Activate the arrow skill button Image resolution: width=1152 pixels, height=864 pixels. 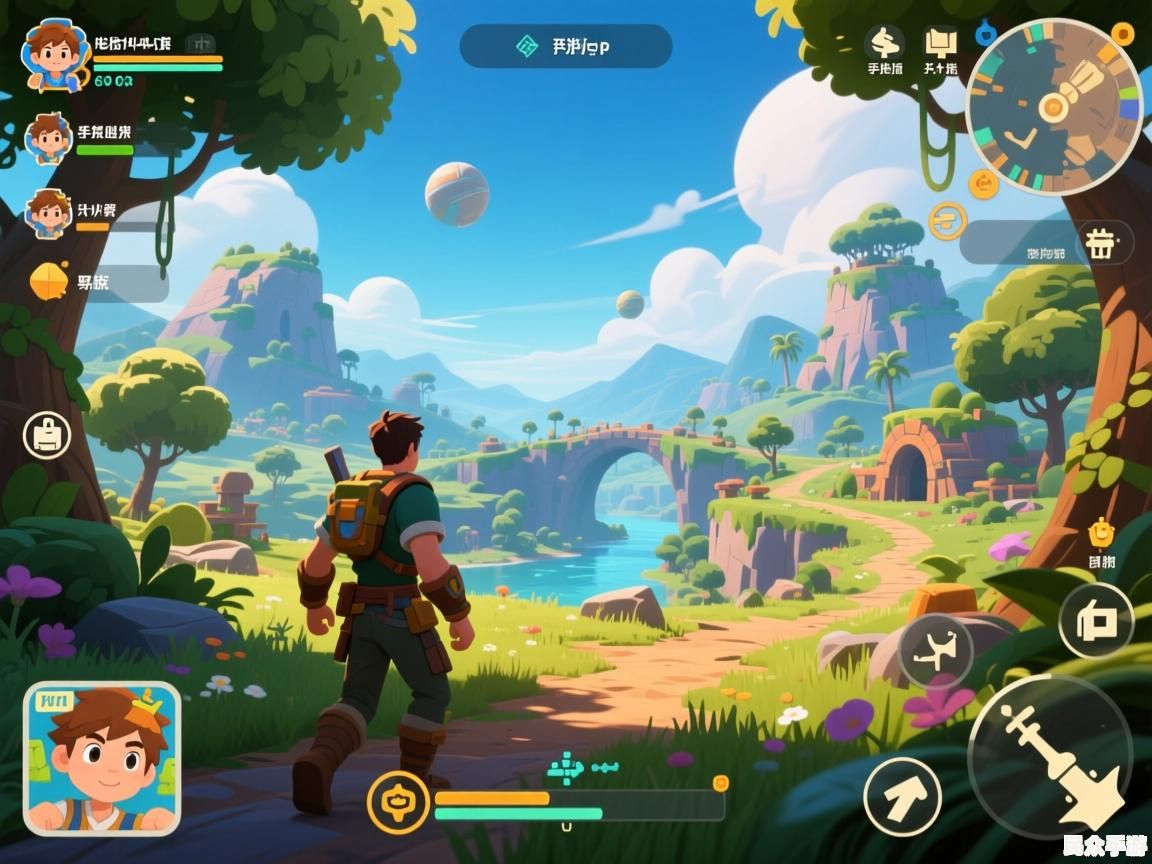(x=902, y=796)
